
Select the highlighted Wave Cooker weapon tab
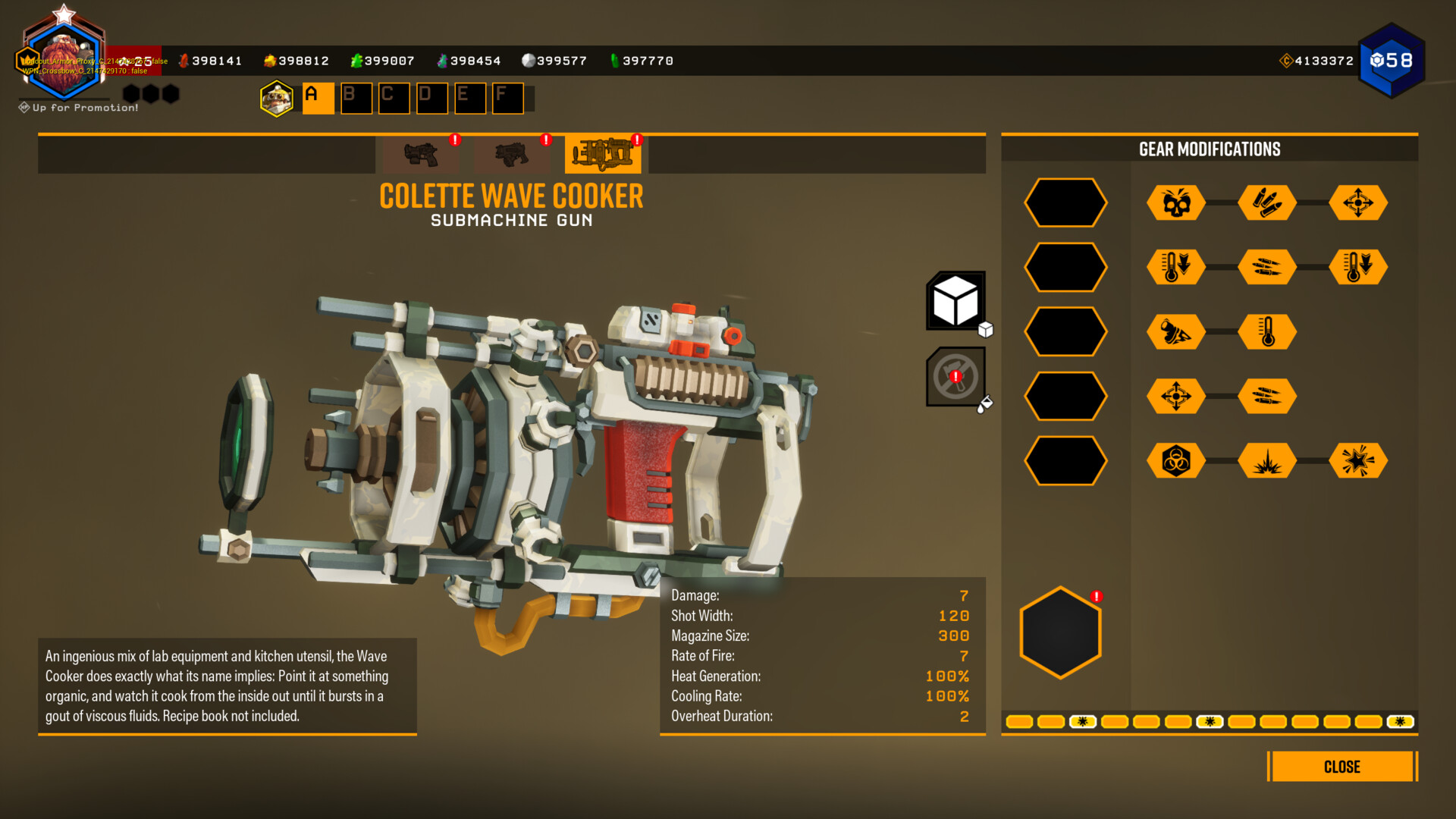point(603,154)
